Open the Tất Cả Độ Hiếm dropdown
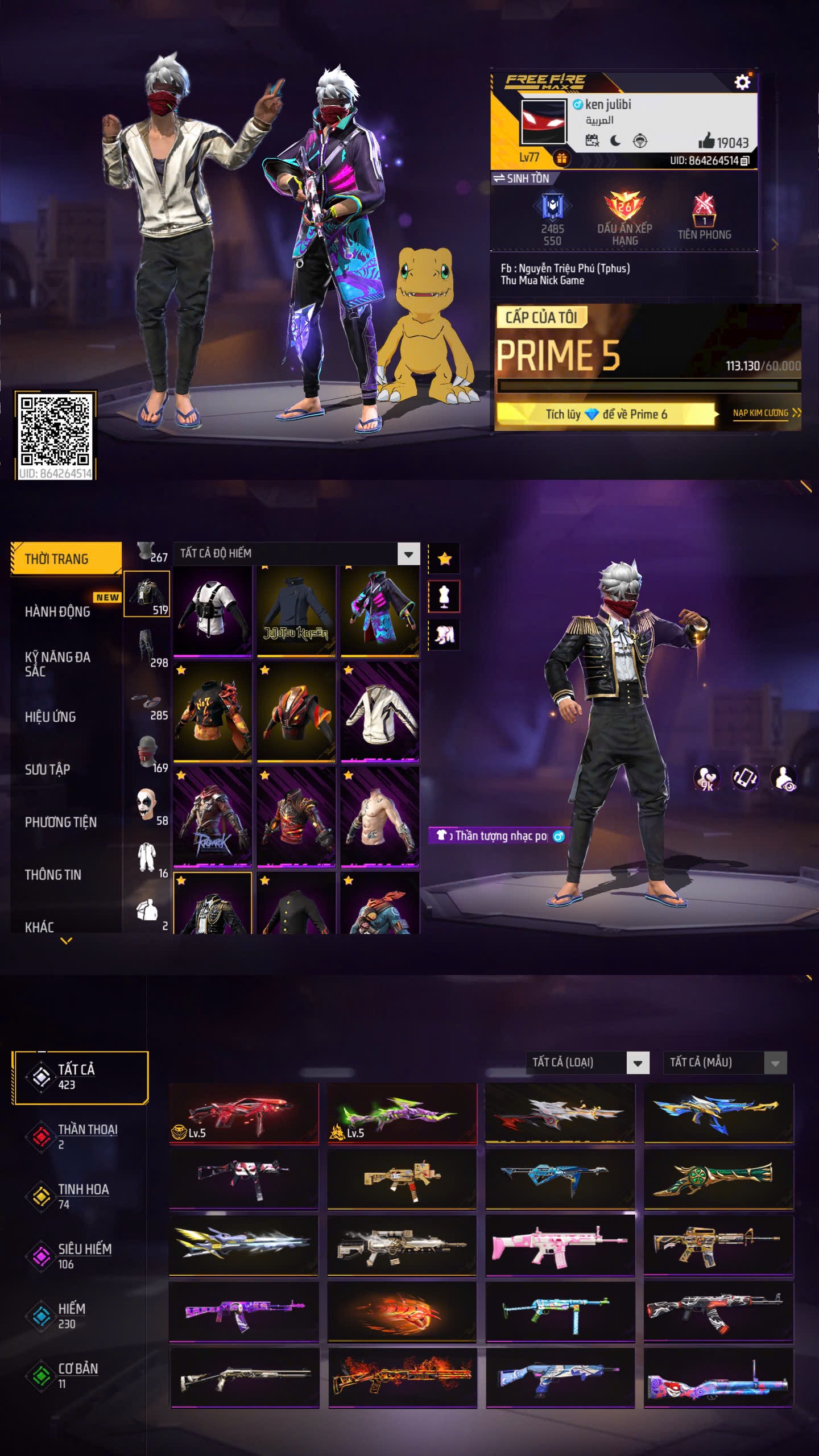Viewport: 819px width, 1456px height. (x=408, y=553)
